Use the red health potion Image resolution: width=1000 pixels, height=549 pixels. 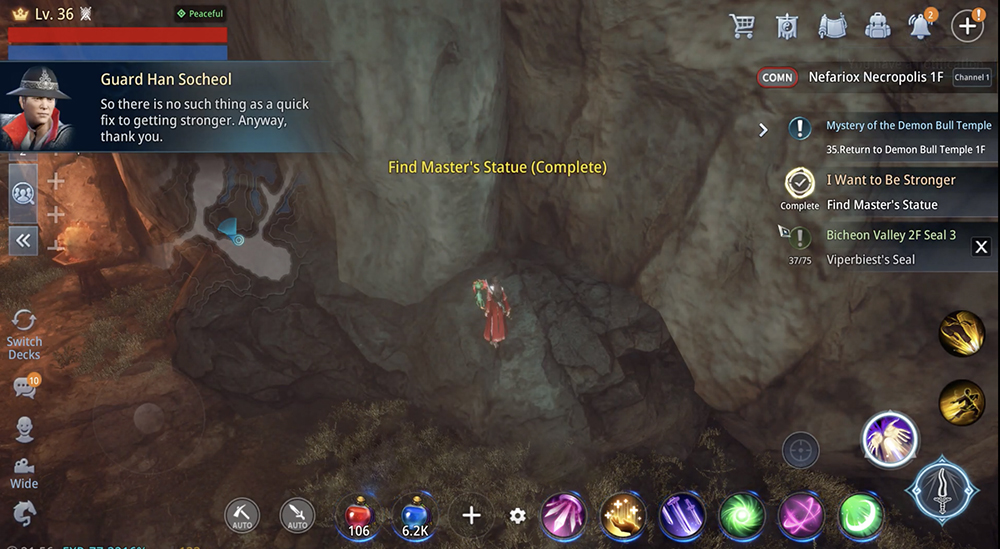(359, 515)
